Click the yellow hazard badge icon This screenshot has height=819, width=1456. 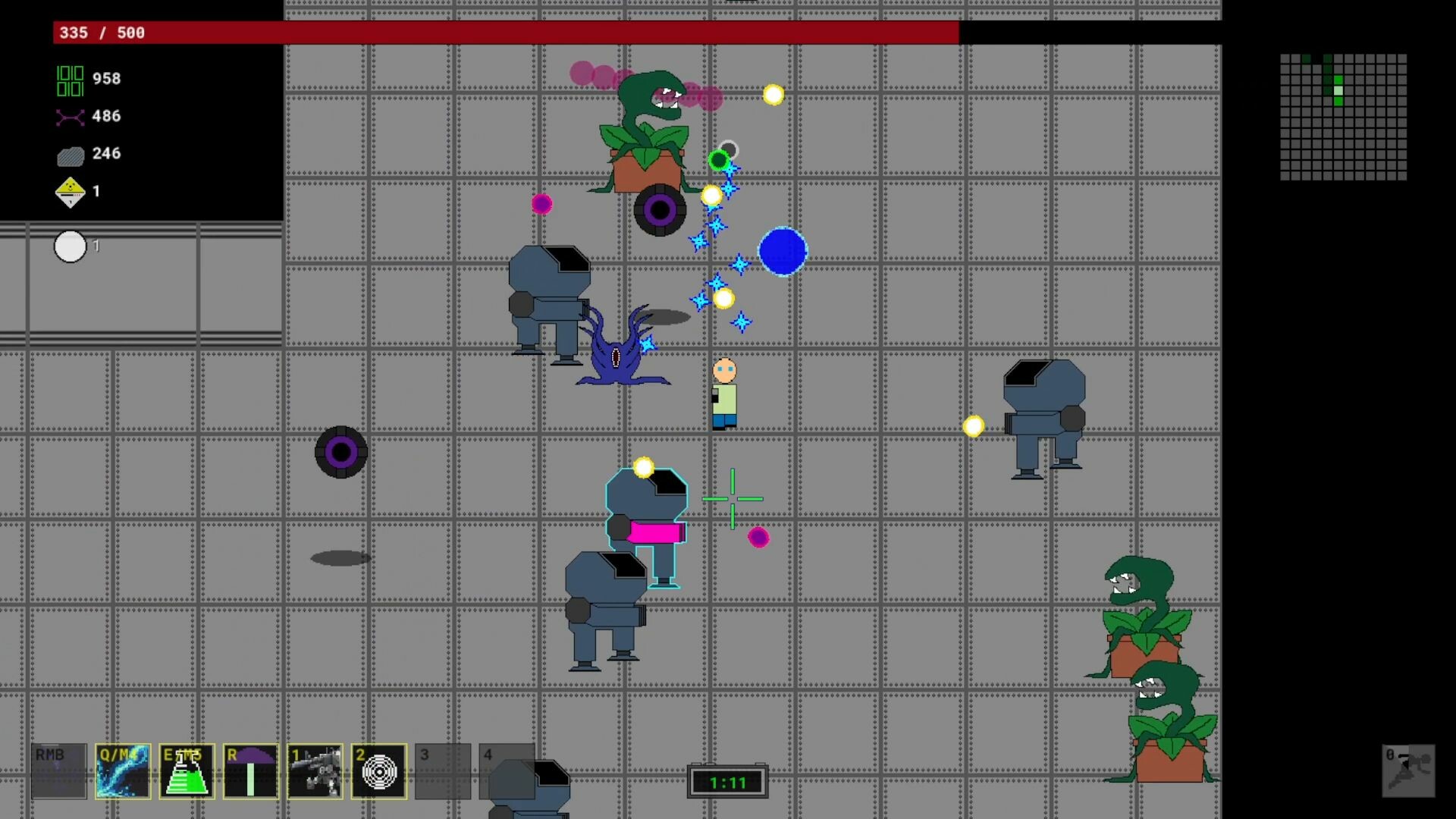70,192
